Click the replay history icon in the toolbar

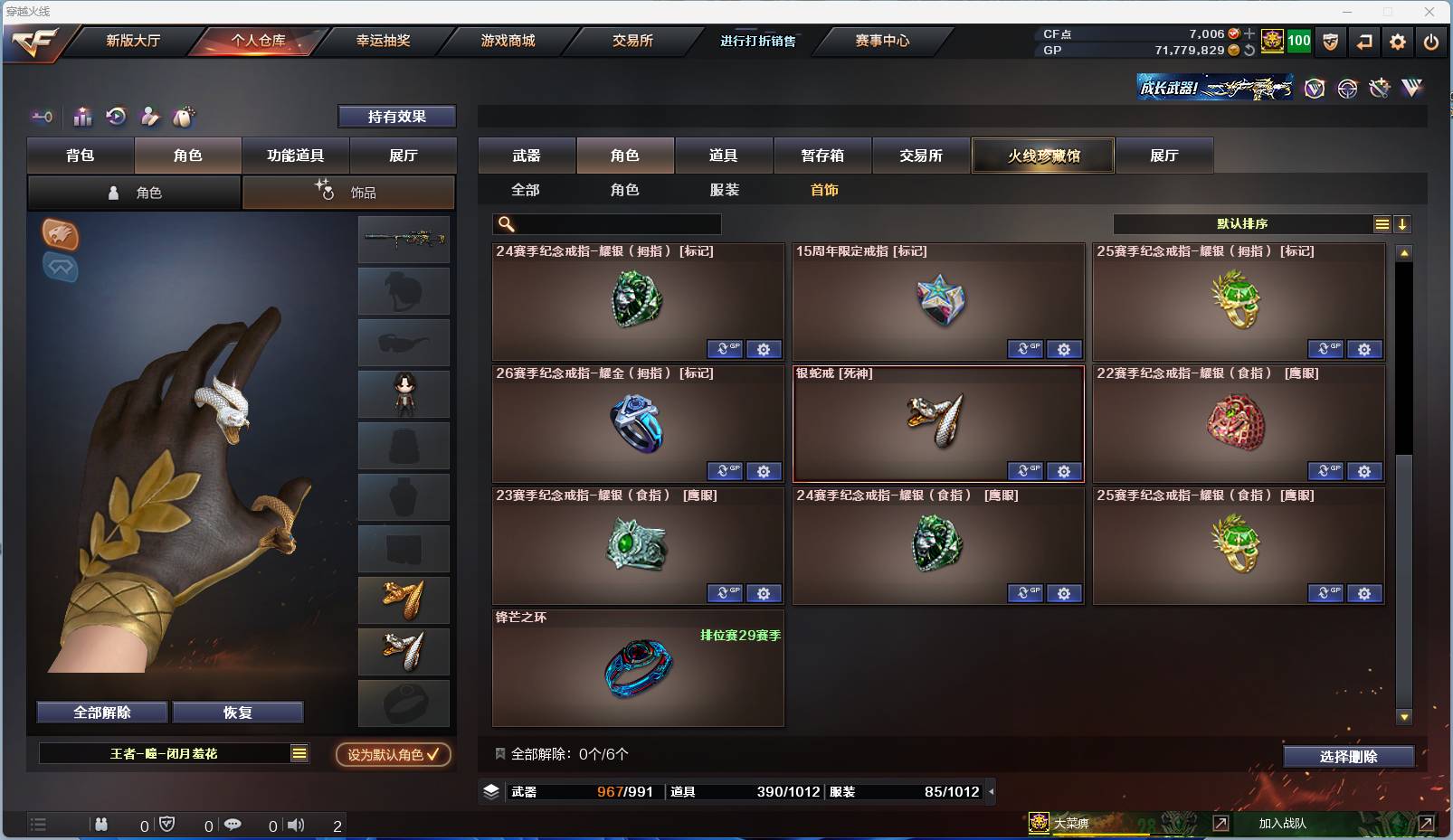pyautogui.click(x=116, y=117)
